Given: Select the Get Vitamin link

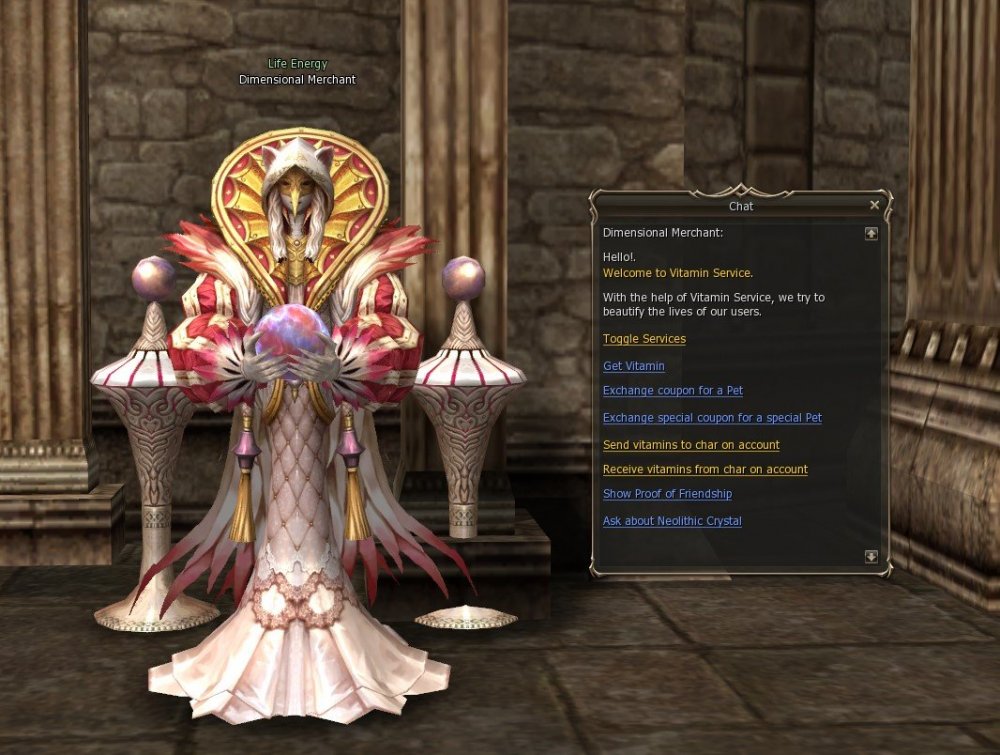Looking at the screenshot, I should pos(633,366).
